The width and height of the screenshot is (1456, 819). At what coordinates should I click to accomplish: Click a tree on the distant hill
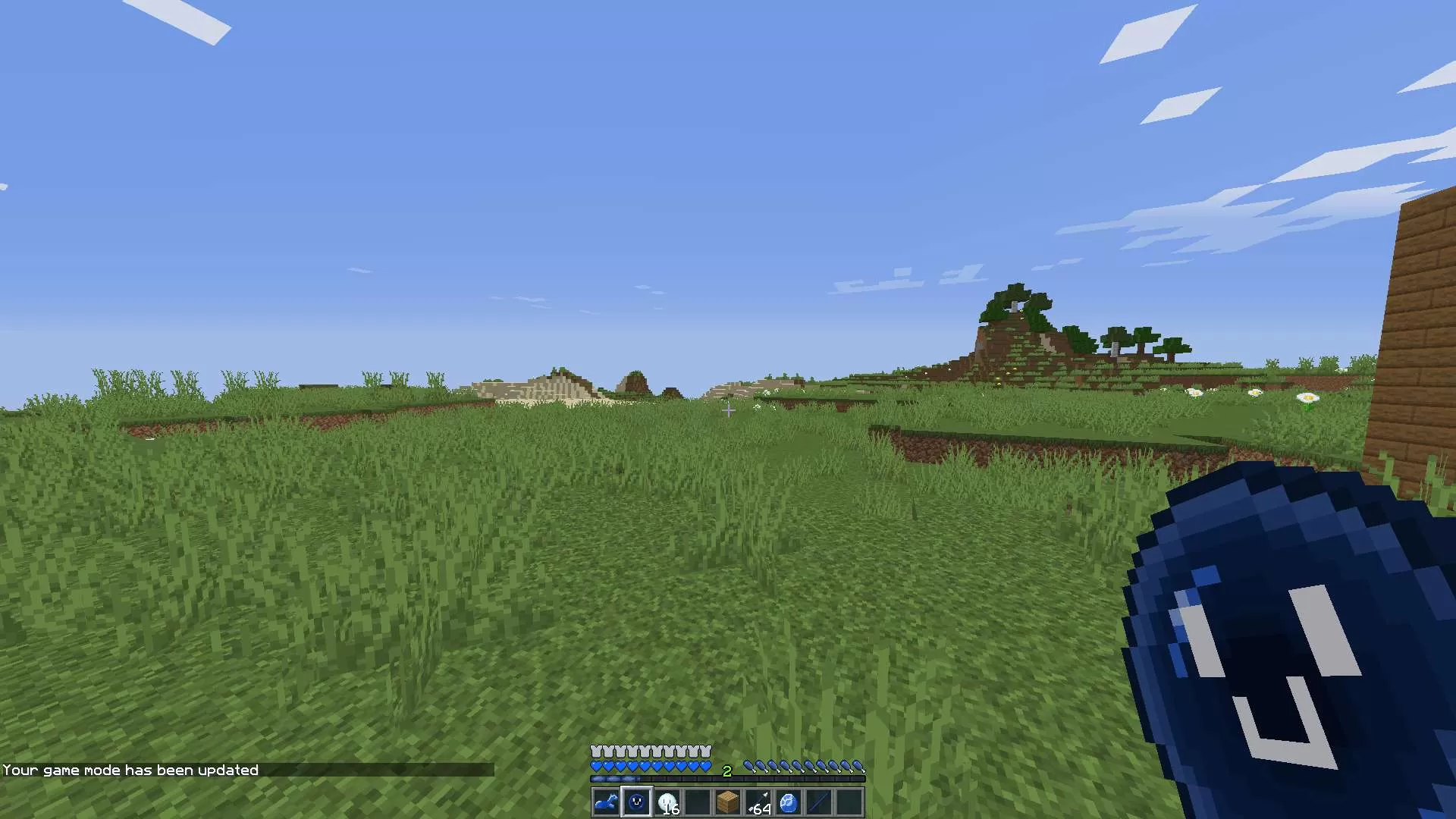click(x=1016, y=303)
